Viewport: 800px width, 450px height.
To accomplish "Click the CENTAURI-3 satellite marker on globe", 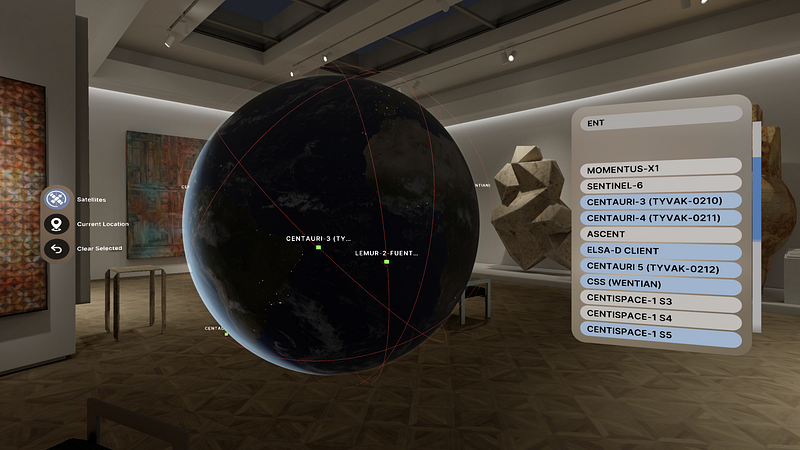I will [x=317, y=247].
